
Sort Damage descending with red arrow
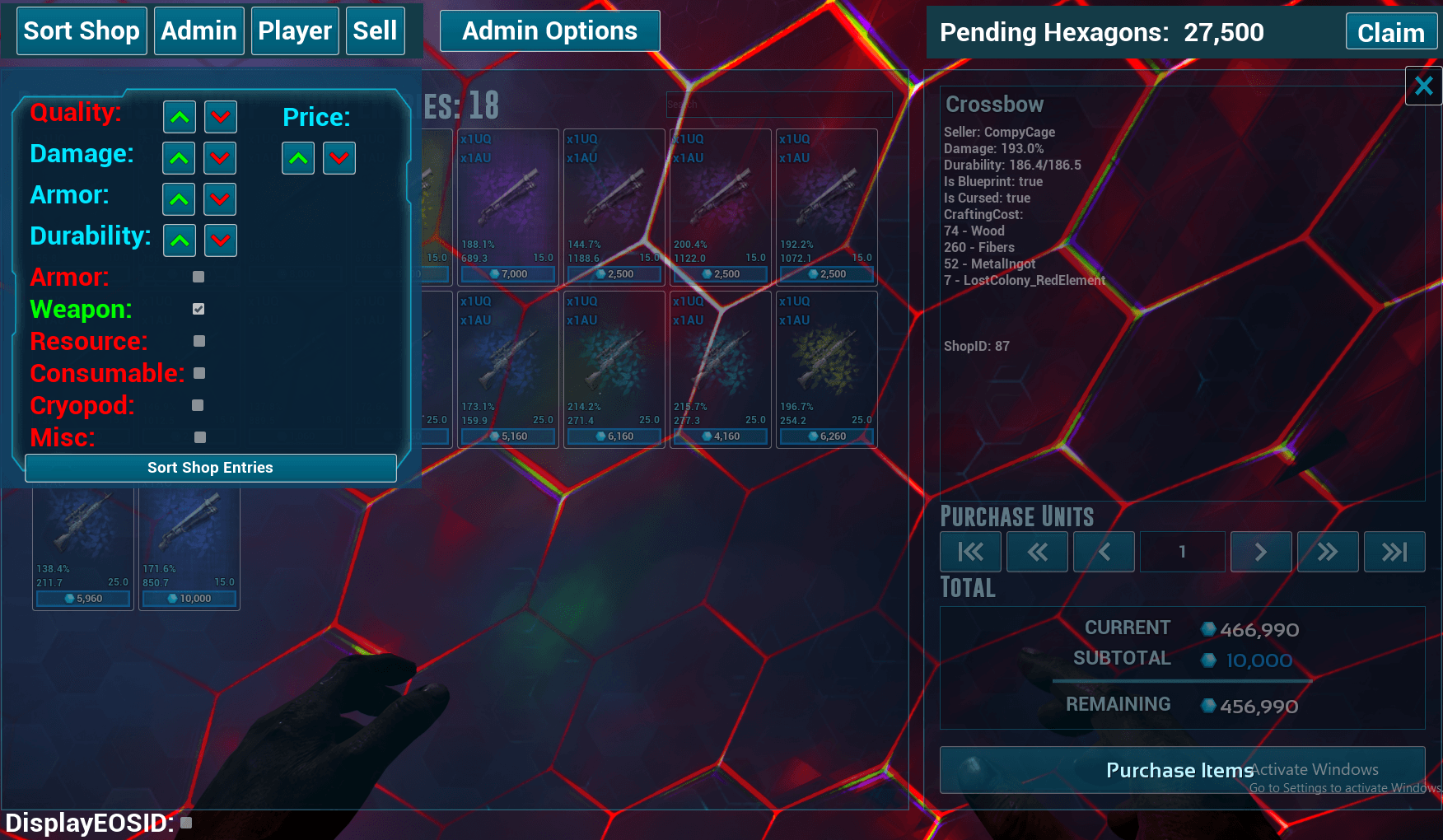220,158
